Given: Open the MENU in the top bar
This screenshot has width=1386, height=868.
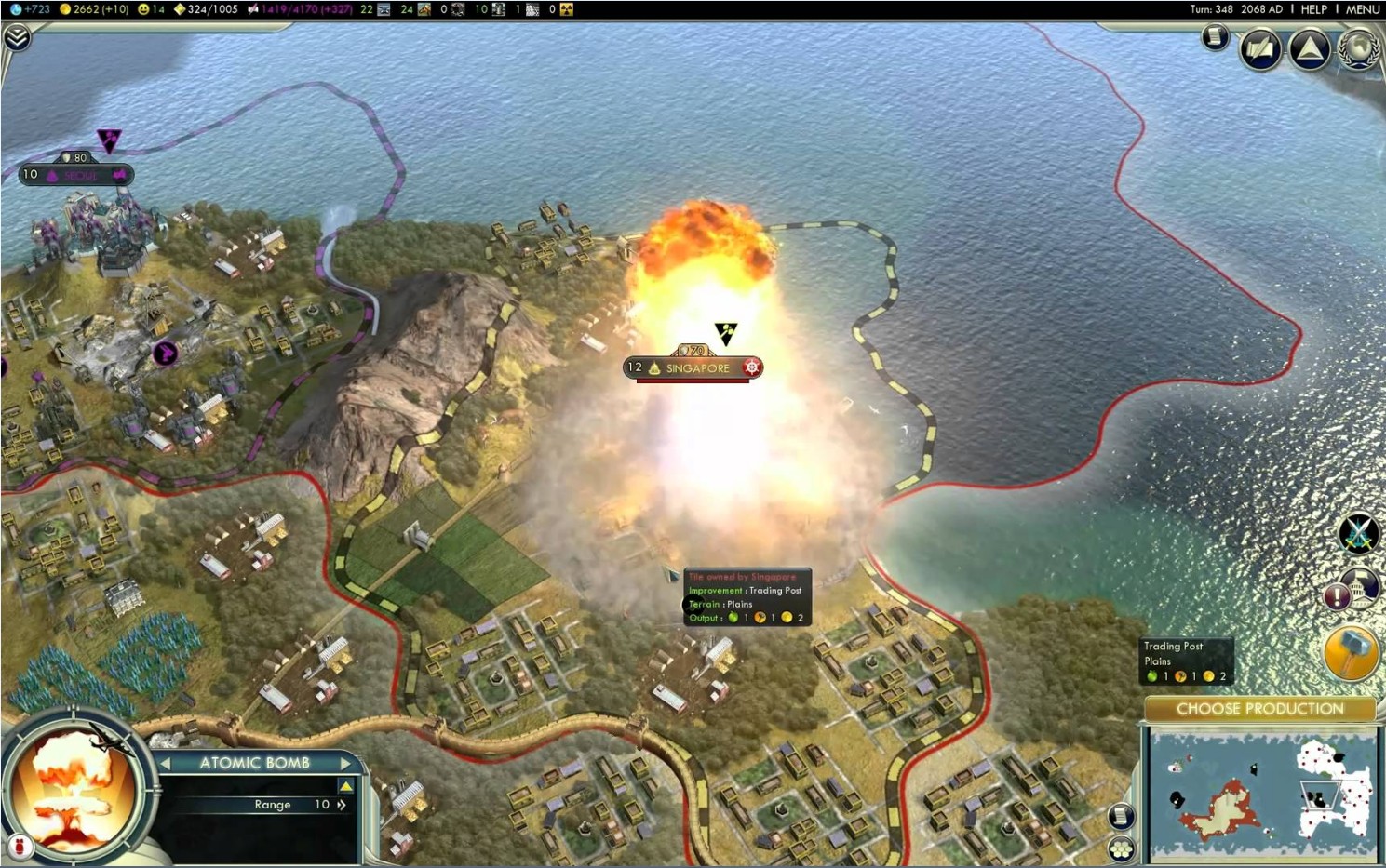Looking at the screenshot, I should pyautogui.click(x=1363, y=9).
